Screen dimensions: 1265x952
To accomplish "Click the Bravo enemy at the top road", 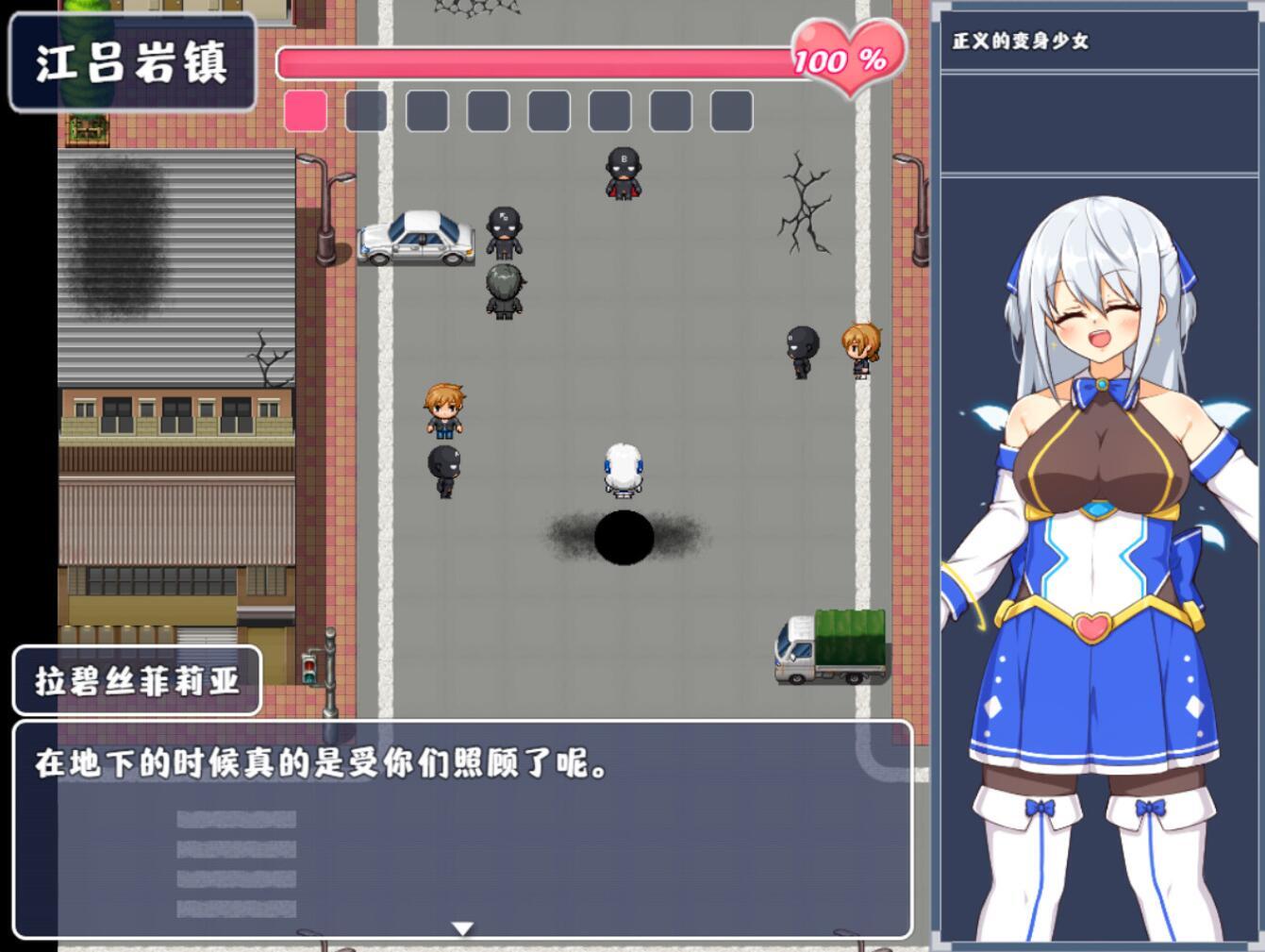I will [x=622, y=175].
